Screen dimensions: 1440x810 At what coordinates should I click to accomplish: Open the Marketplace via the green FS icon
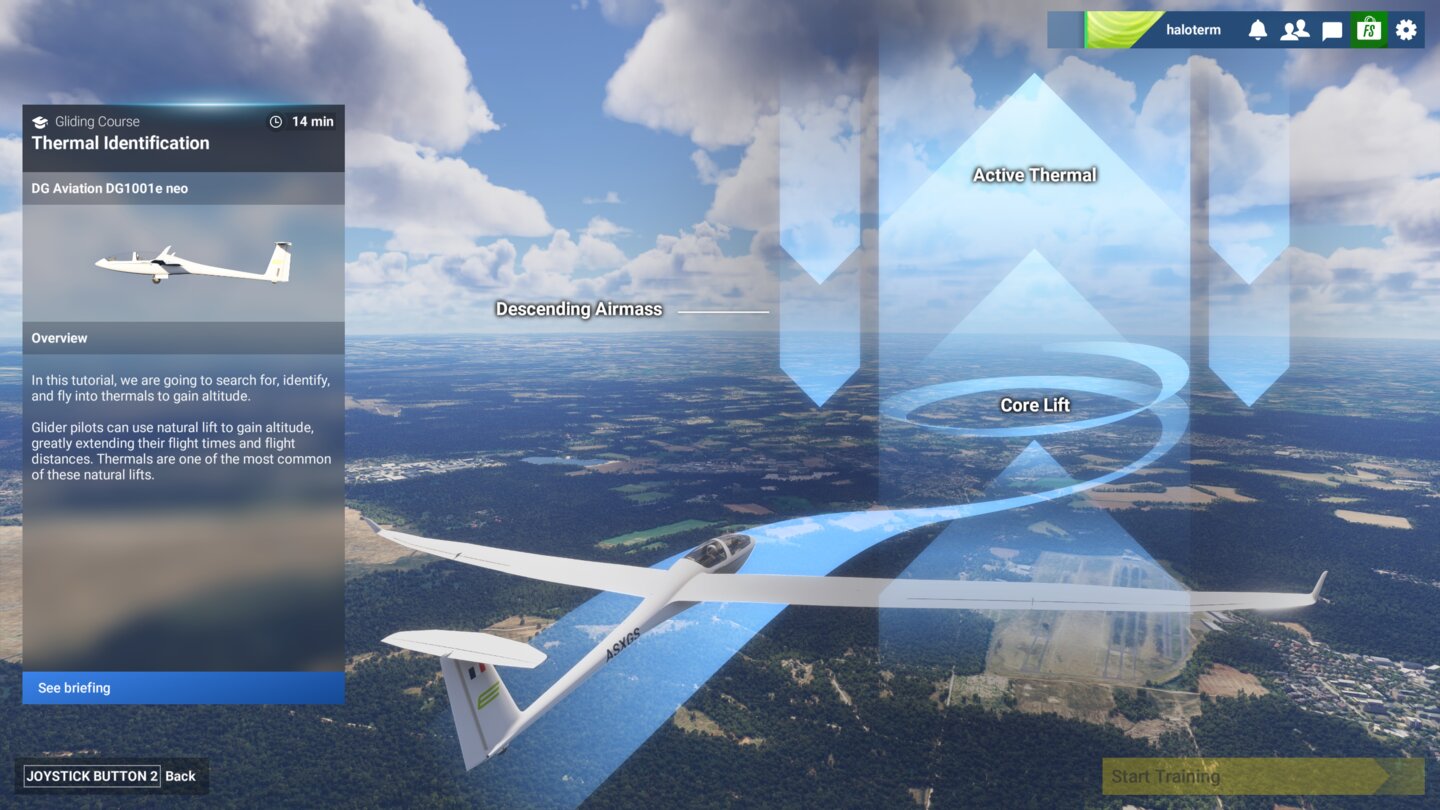point(1369,29)
